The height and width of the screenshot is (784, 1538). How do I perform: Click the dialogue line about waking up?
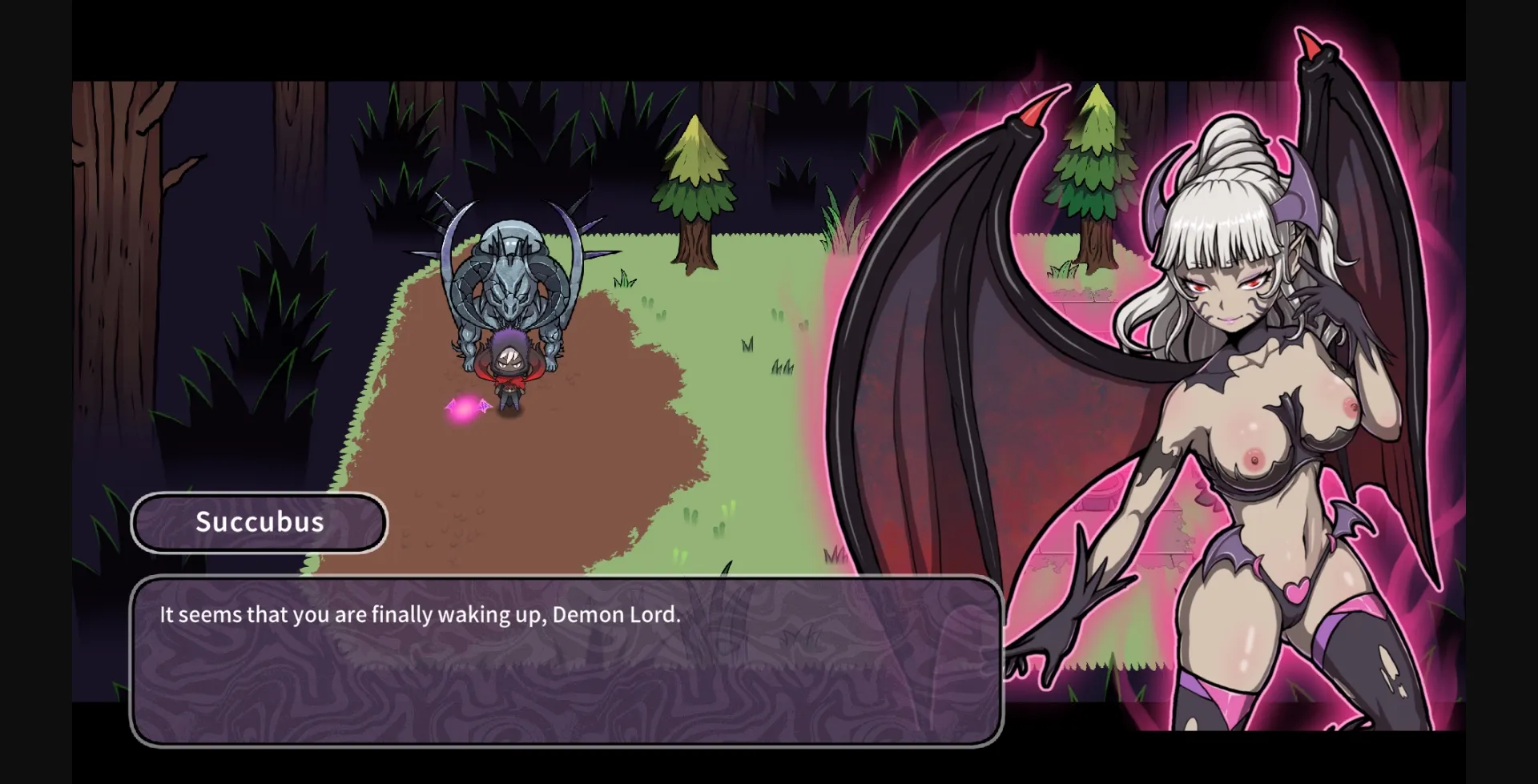pos(420,614)
